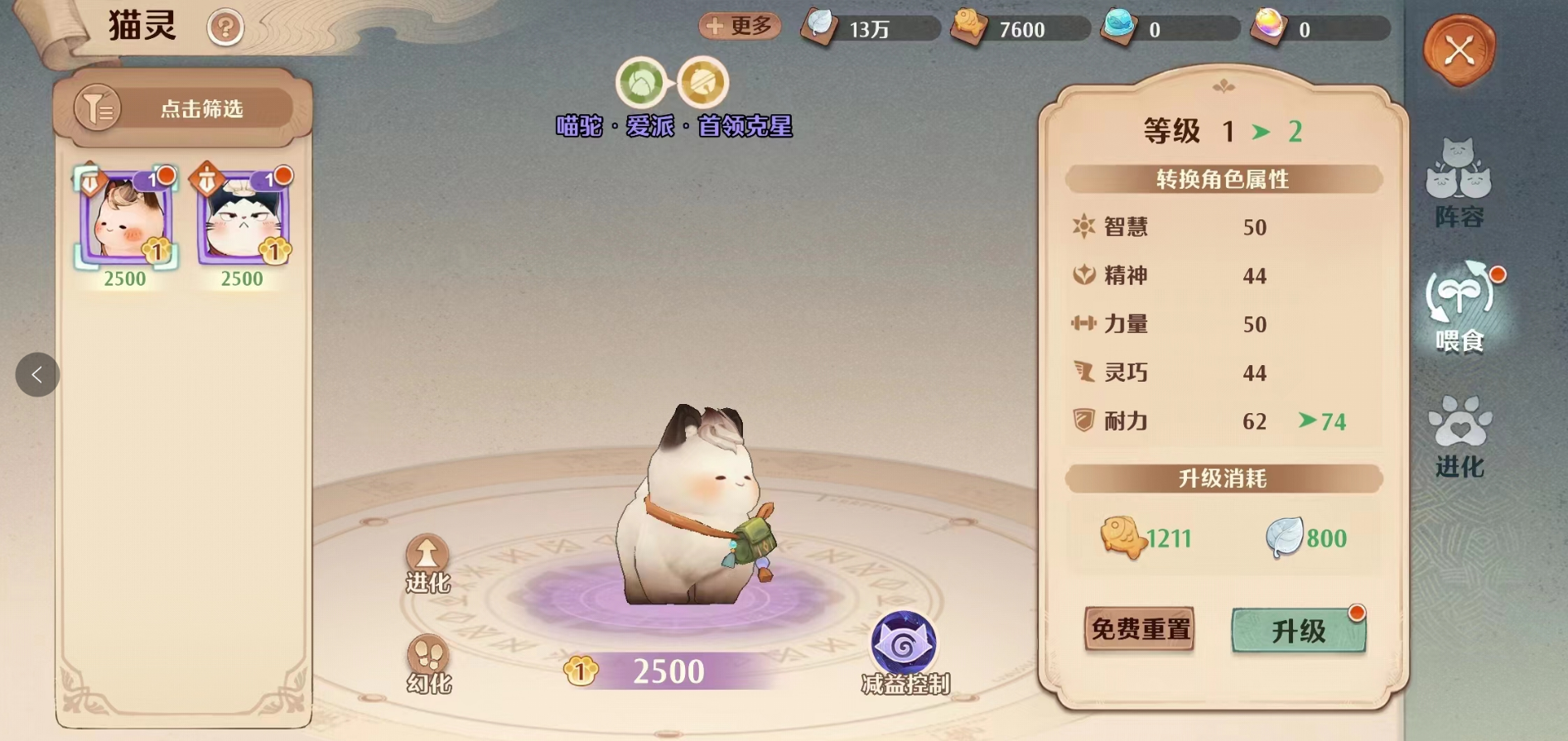Tap the 免费重置 free reset button
The image size is (1568, 741).
[x=1140, y=629]
